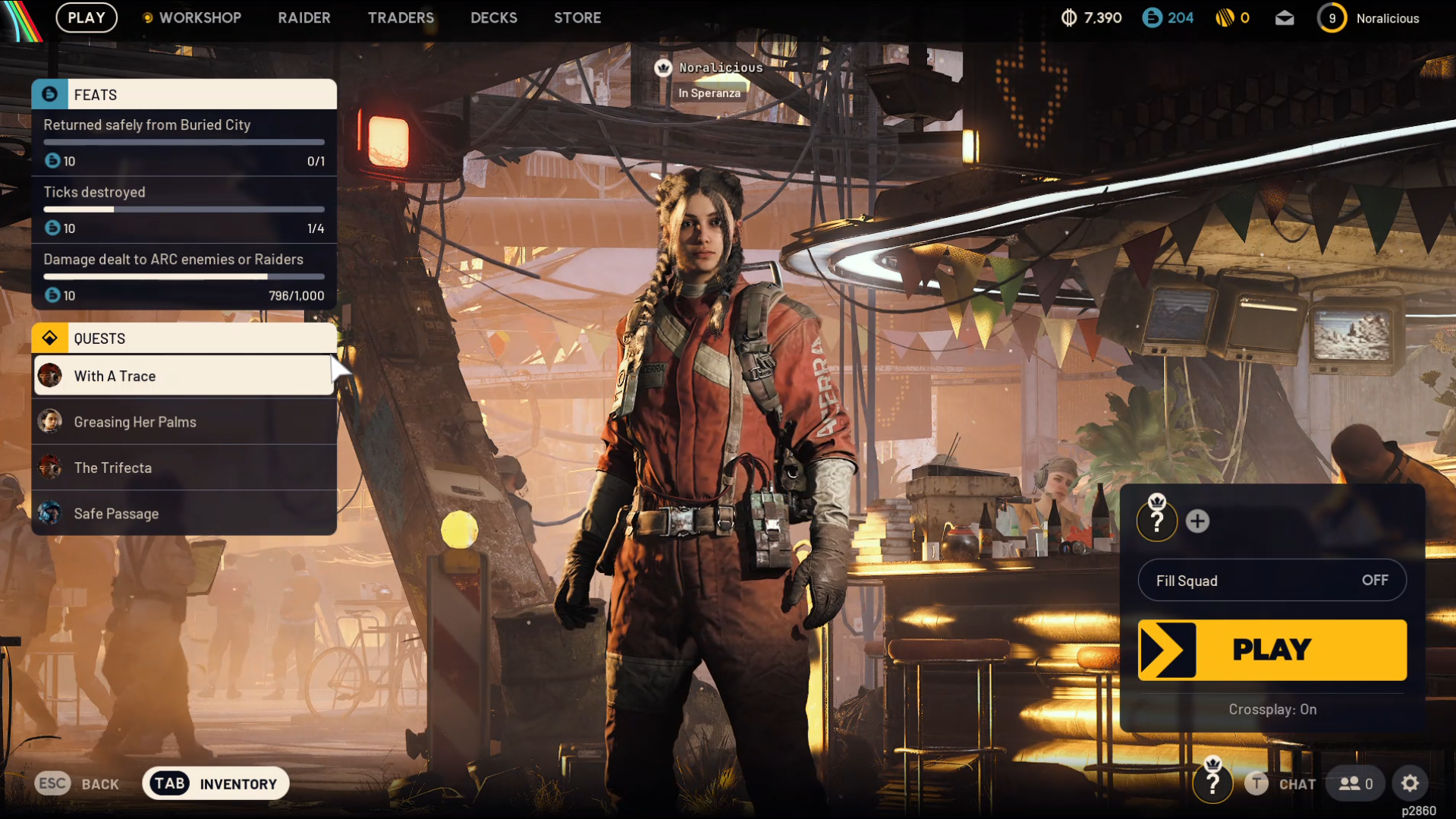Invite a squad member with plus icon
This screenshot has height=819, width=1456.
(1197, 521)
